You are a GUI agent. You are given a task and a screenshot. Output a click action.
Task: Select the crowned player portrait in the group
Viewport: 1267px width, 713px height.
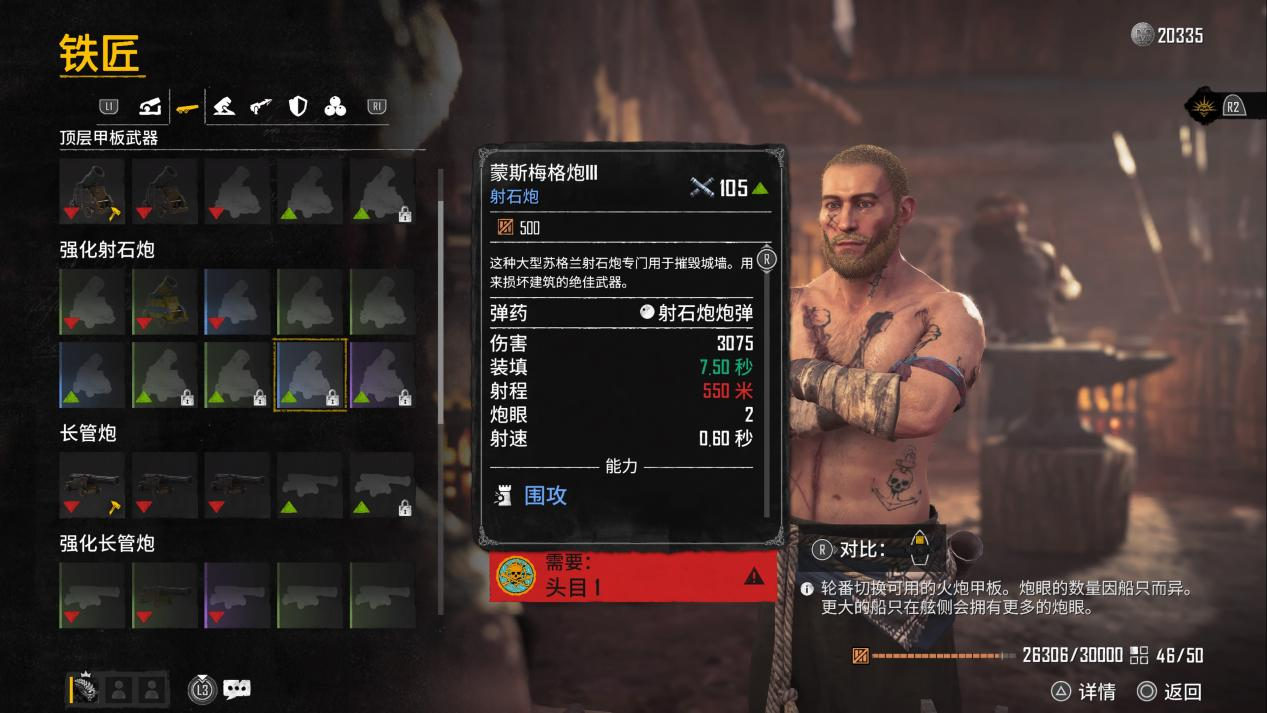pos(83,688)
